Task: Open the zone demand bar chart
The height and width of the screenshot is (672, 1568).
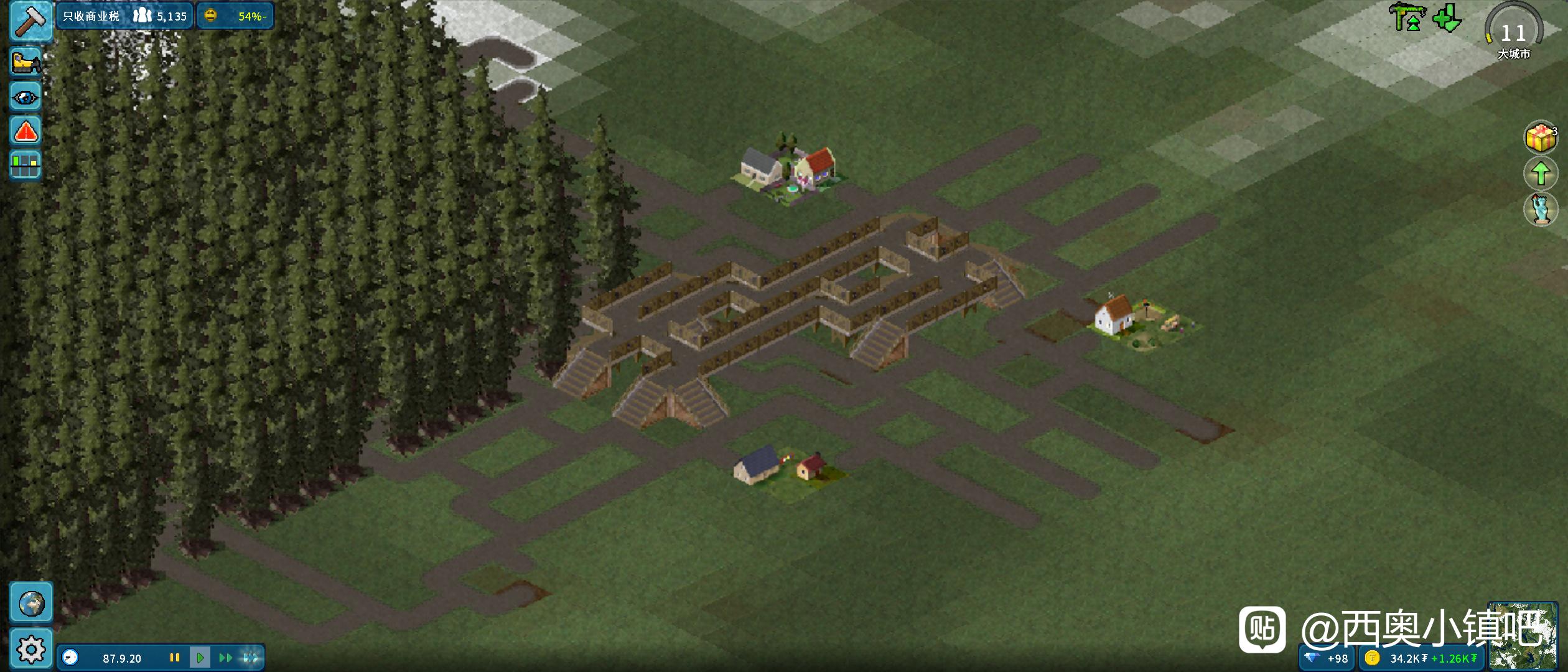Action: [x=26, y=166]
